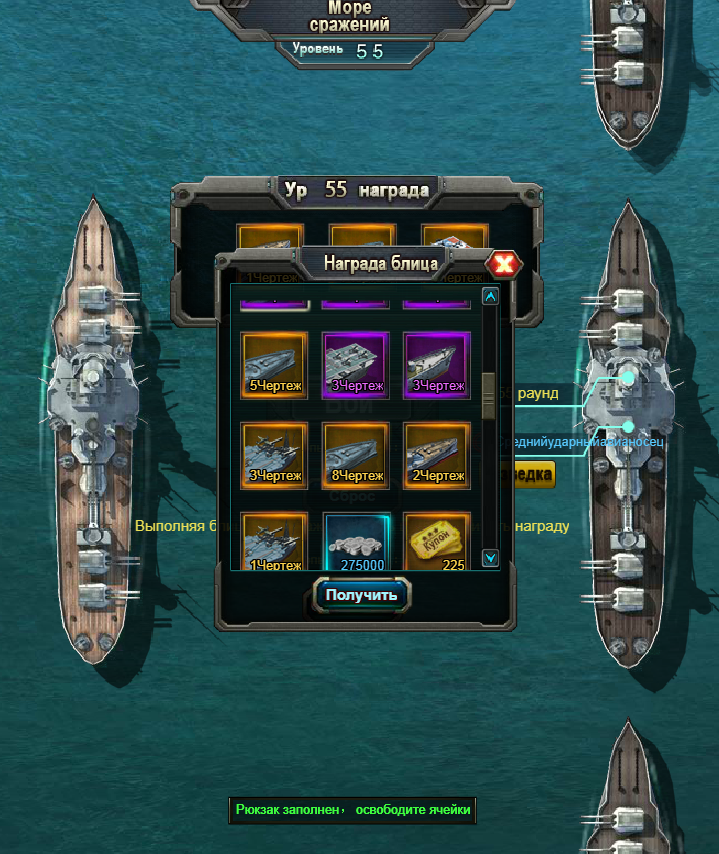Image resolution: width=719 pixels, height=854 pixels.
Task: Grab the reward list scrollbar handle
Action: (489, 395)
